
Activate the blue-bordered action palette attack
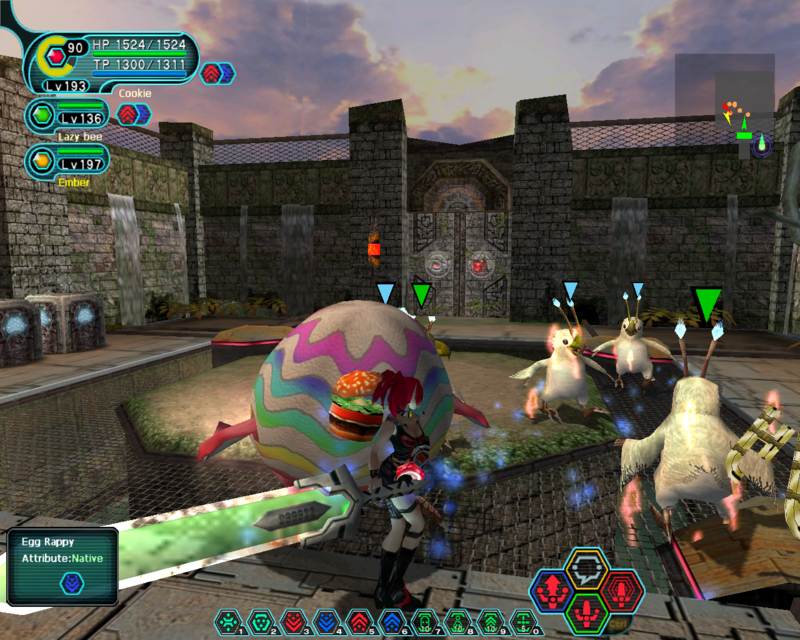551,589
